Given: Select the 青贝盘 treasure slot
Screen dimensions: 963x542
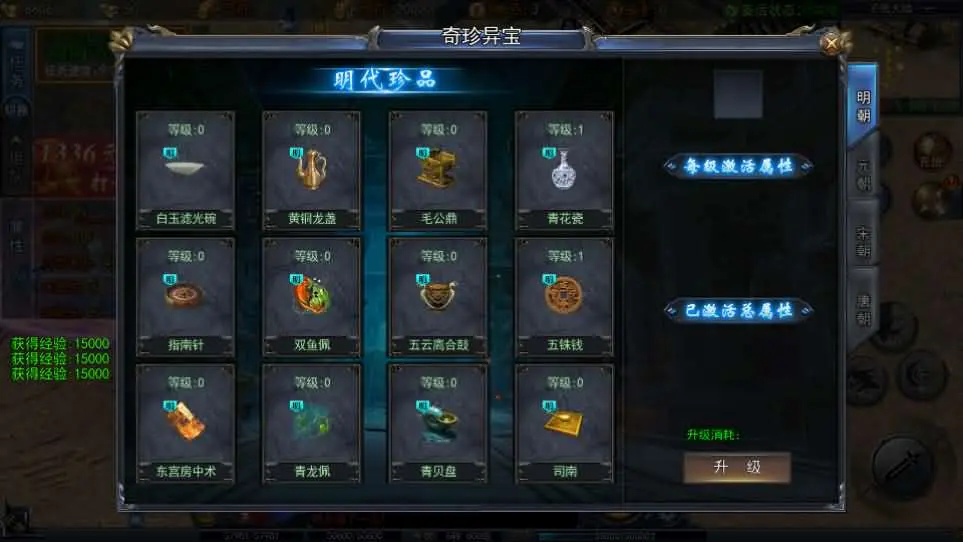Looking at the screenshot, I should coord(438,423).
